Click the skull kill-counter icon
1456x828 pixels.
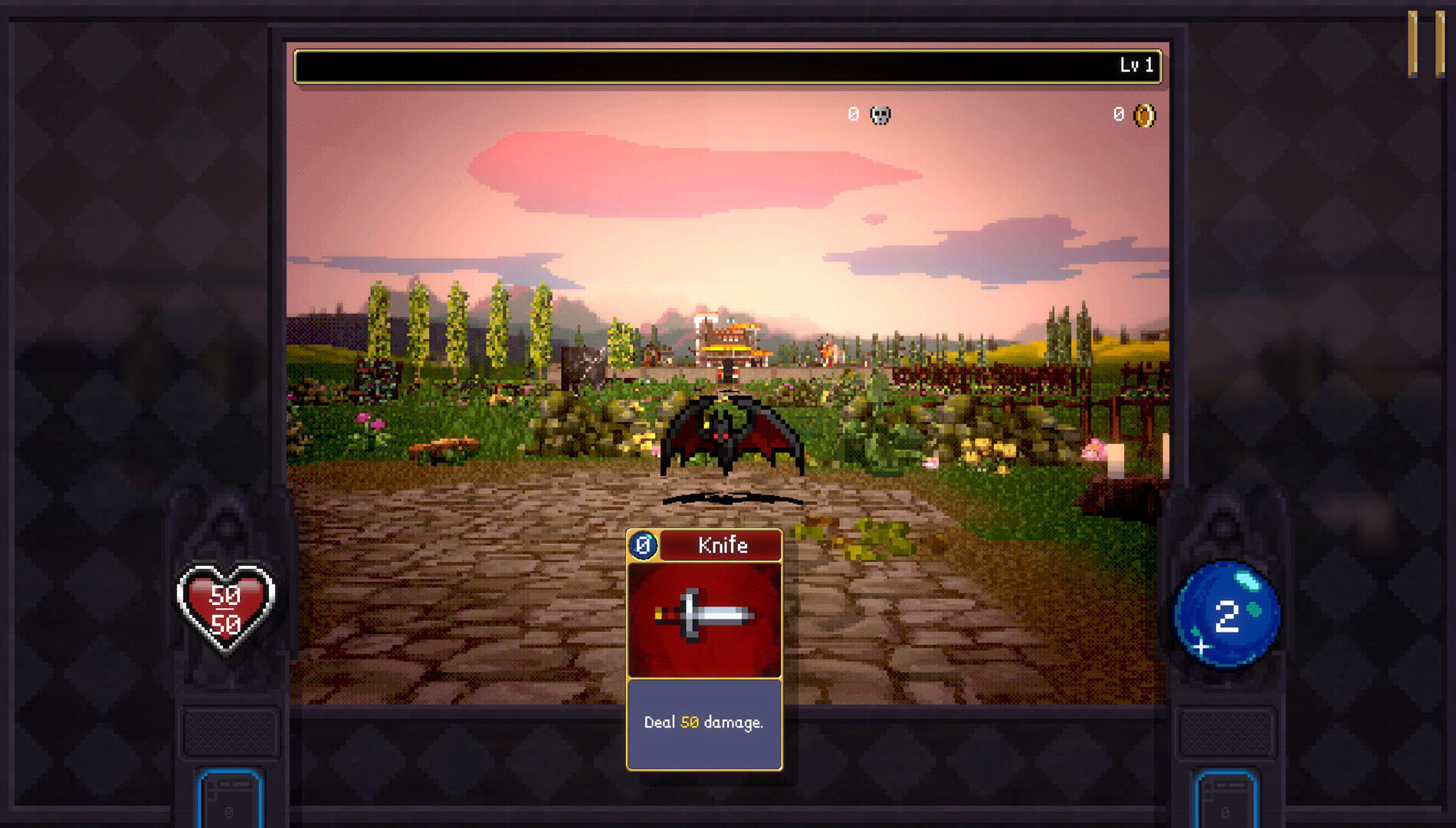coord(879,113)
